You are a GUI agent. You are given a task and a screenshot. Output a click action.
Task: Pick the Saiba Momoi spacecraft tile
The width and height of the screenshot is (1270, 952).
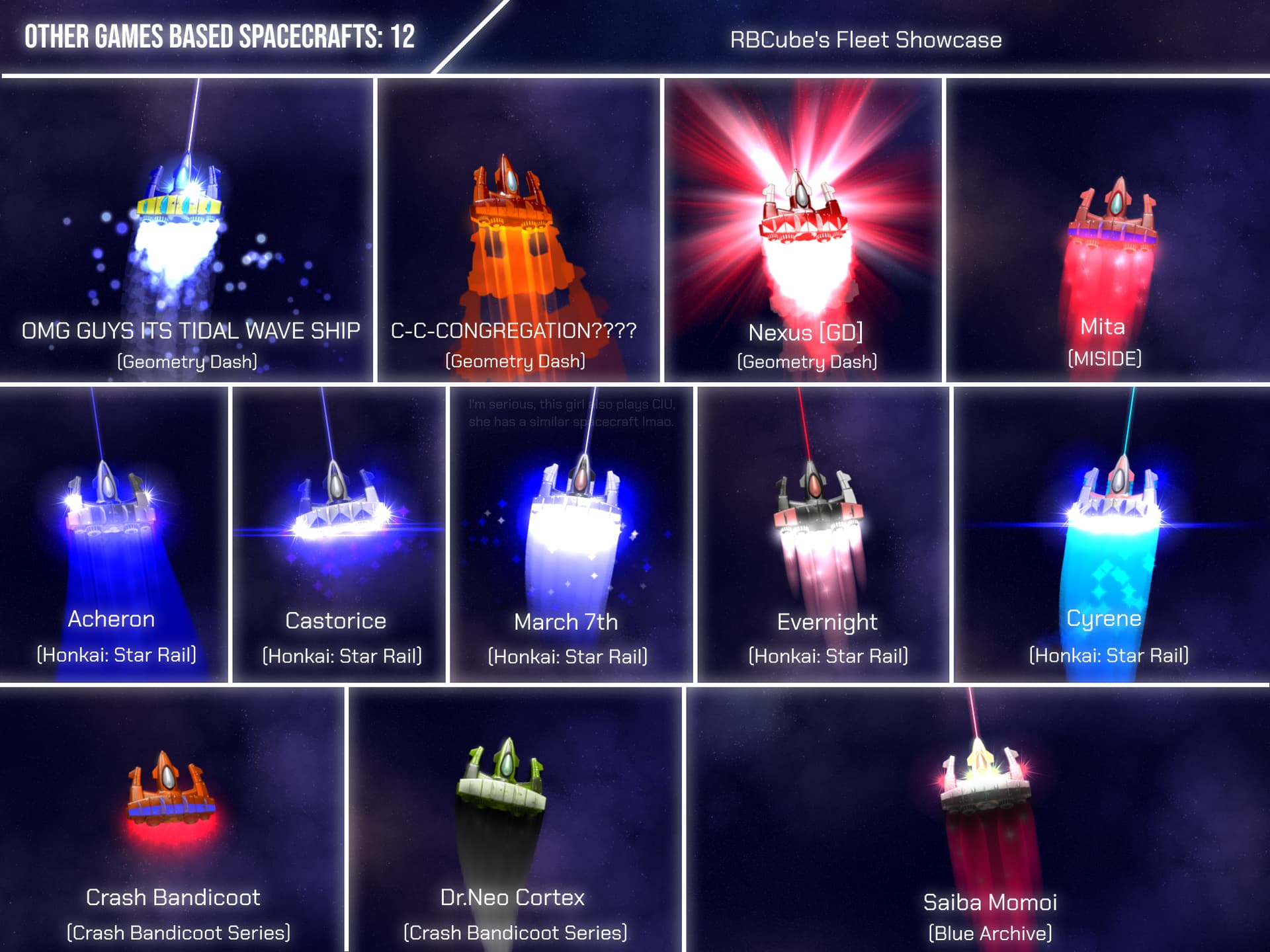pos(978,820)
